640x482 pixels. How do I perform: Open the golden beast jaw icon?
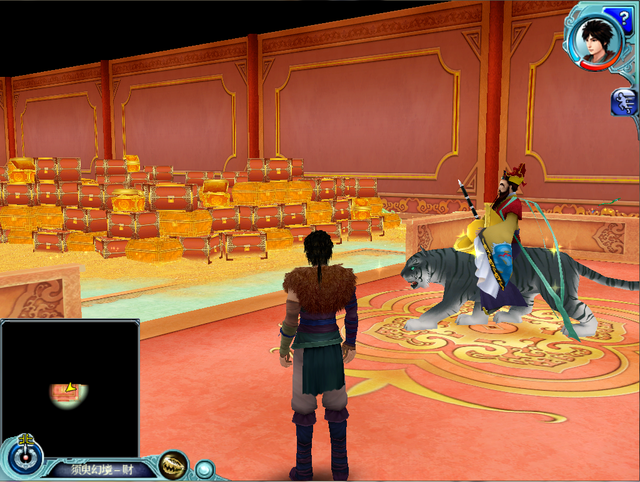click(173, 465)
